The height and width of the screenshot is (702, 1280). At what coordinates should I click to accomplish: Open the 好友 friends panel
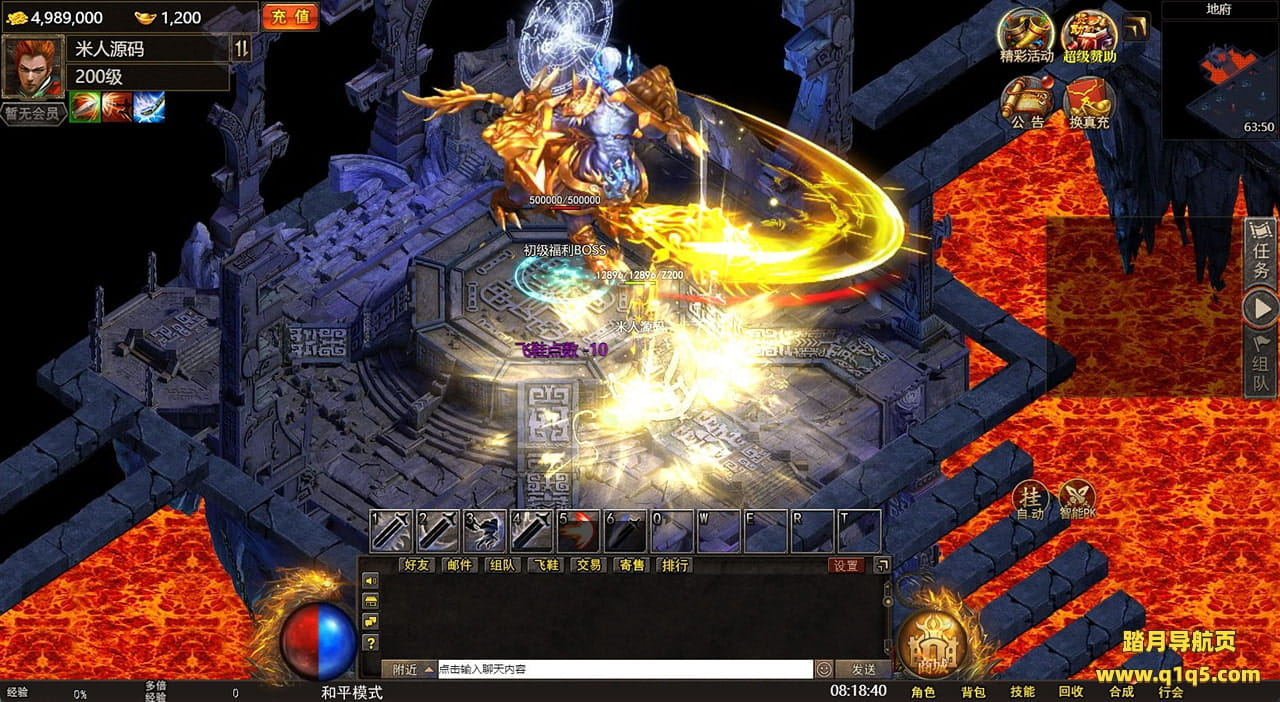coord(417,565)
